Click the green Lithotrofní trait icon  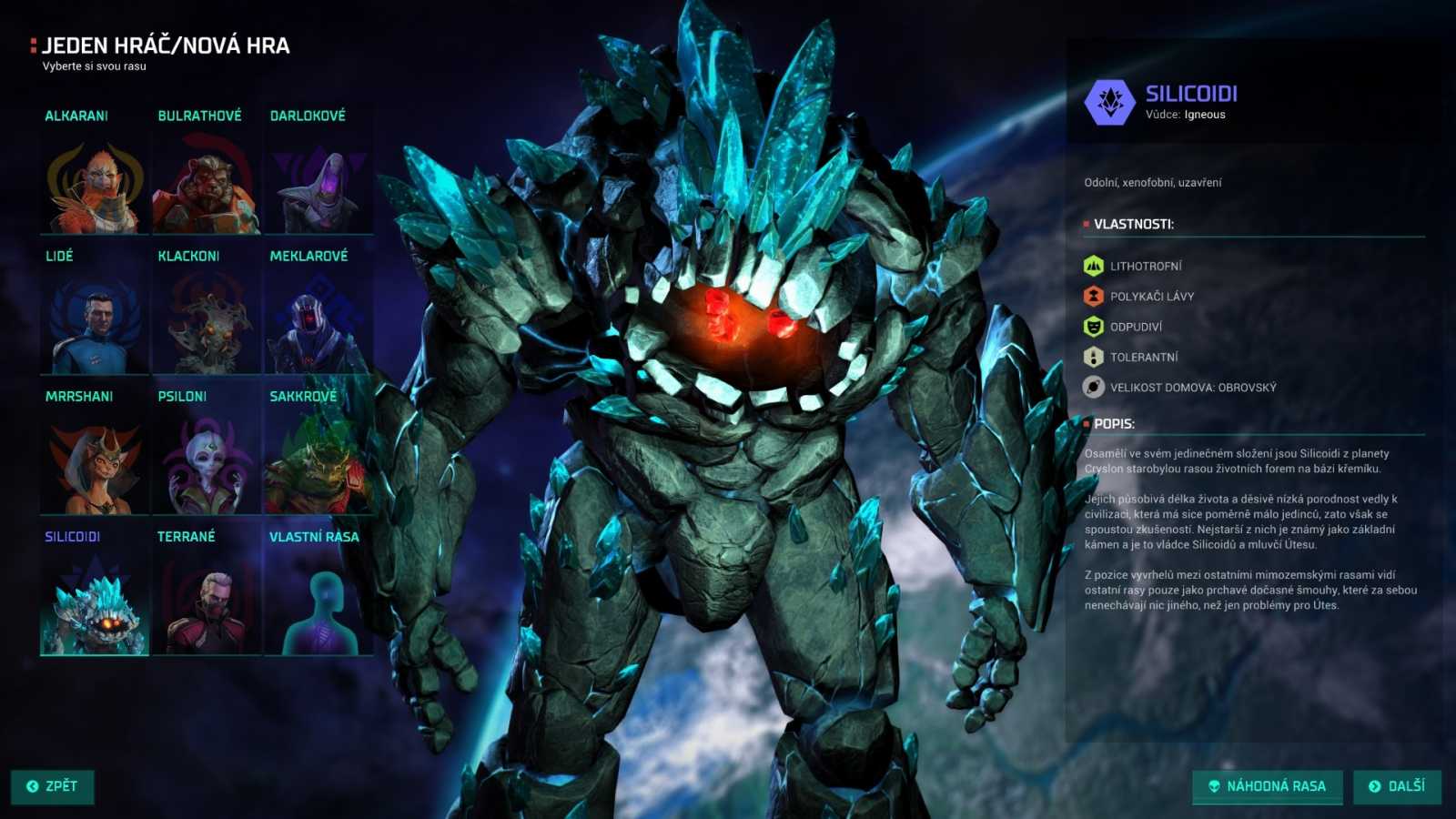[1093, 264]
